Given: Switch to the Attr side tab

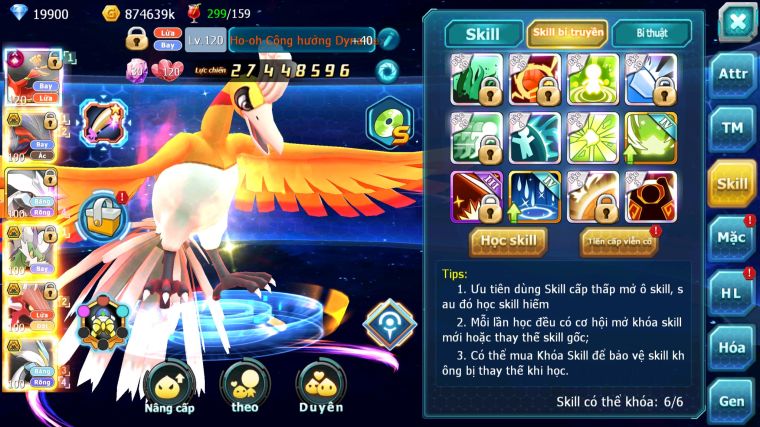Looking at the screenshot, I should [732, 77].
